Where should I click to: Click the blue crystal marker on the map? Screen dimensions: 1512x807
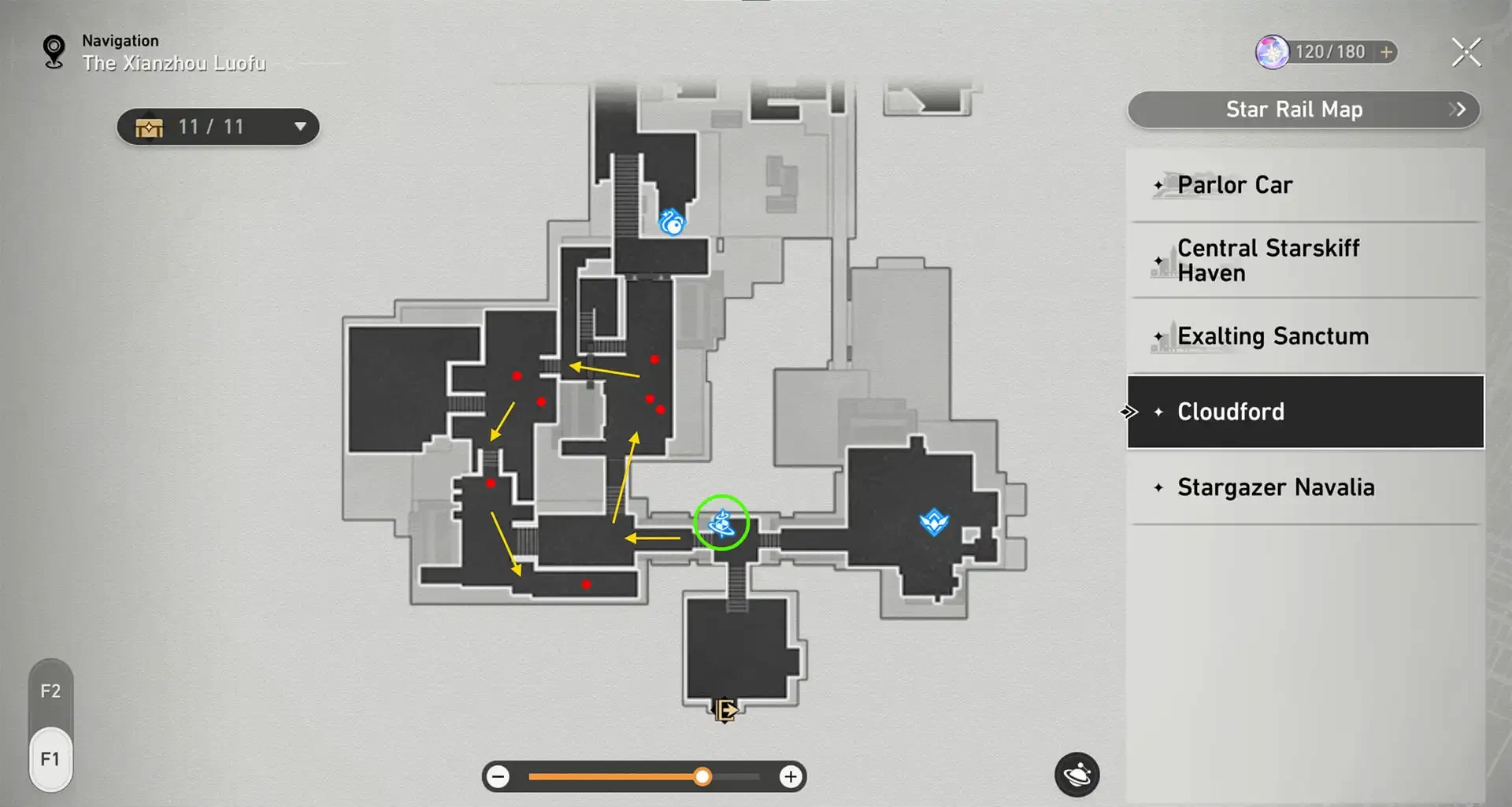[934, 521]
